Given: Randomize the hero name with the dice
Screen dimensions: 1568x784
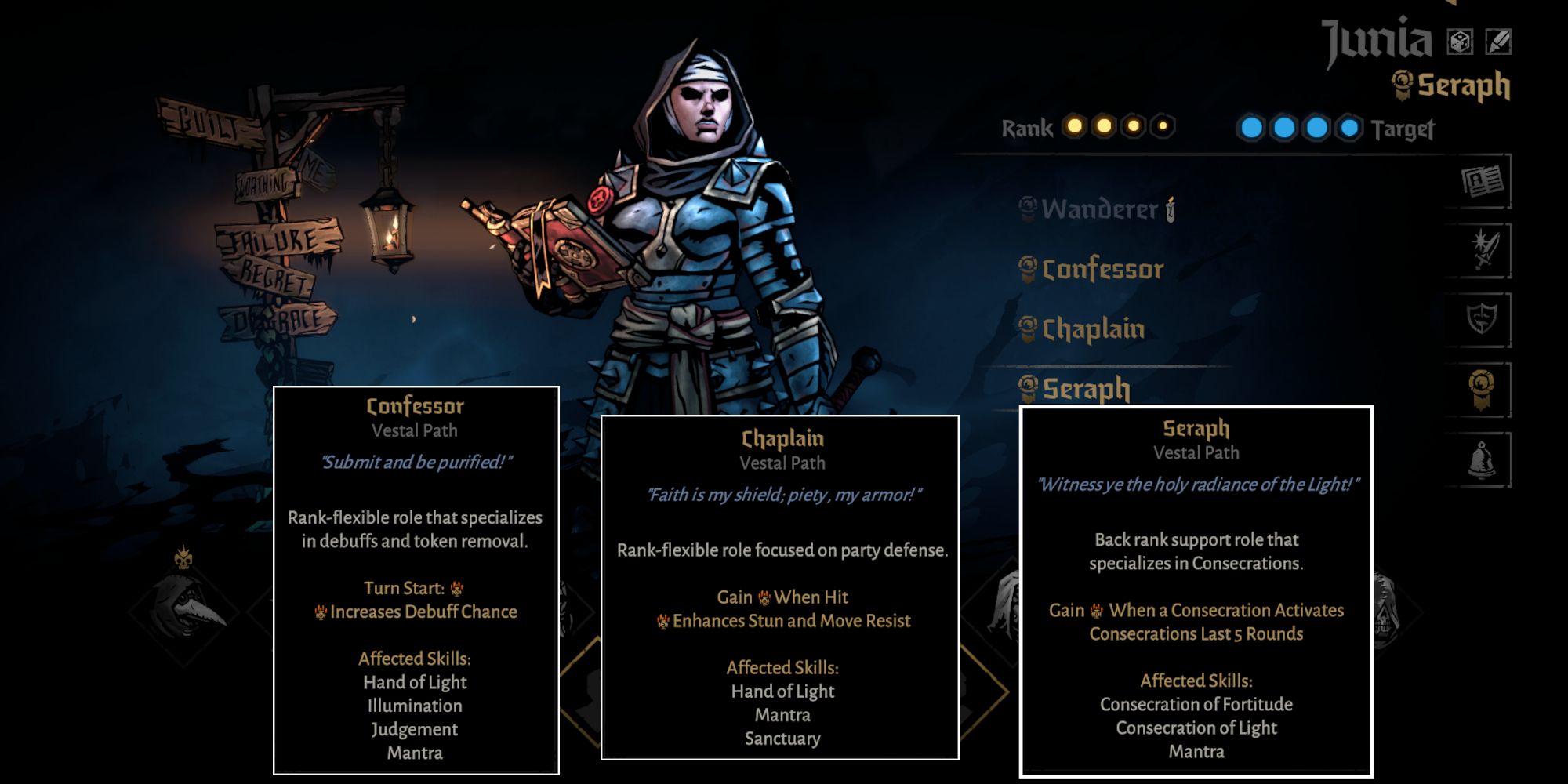Looking at the screenshot, I should [x=1460, y=42].
